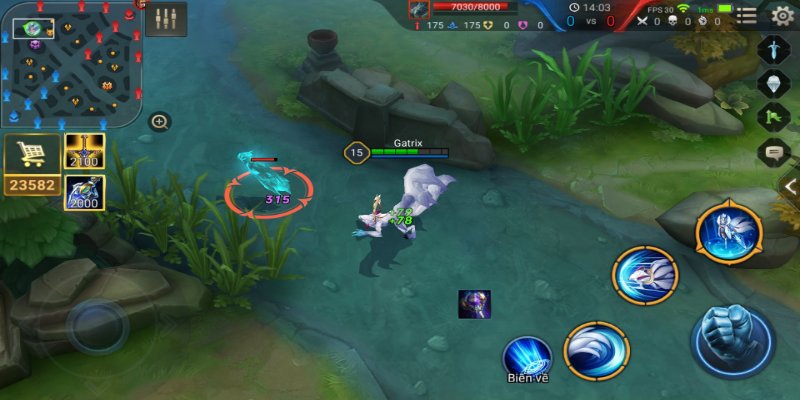Send the sword attack signal
The image size is (800, 400).
[775, 48]
